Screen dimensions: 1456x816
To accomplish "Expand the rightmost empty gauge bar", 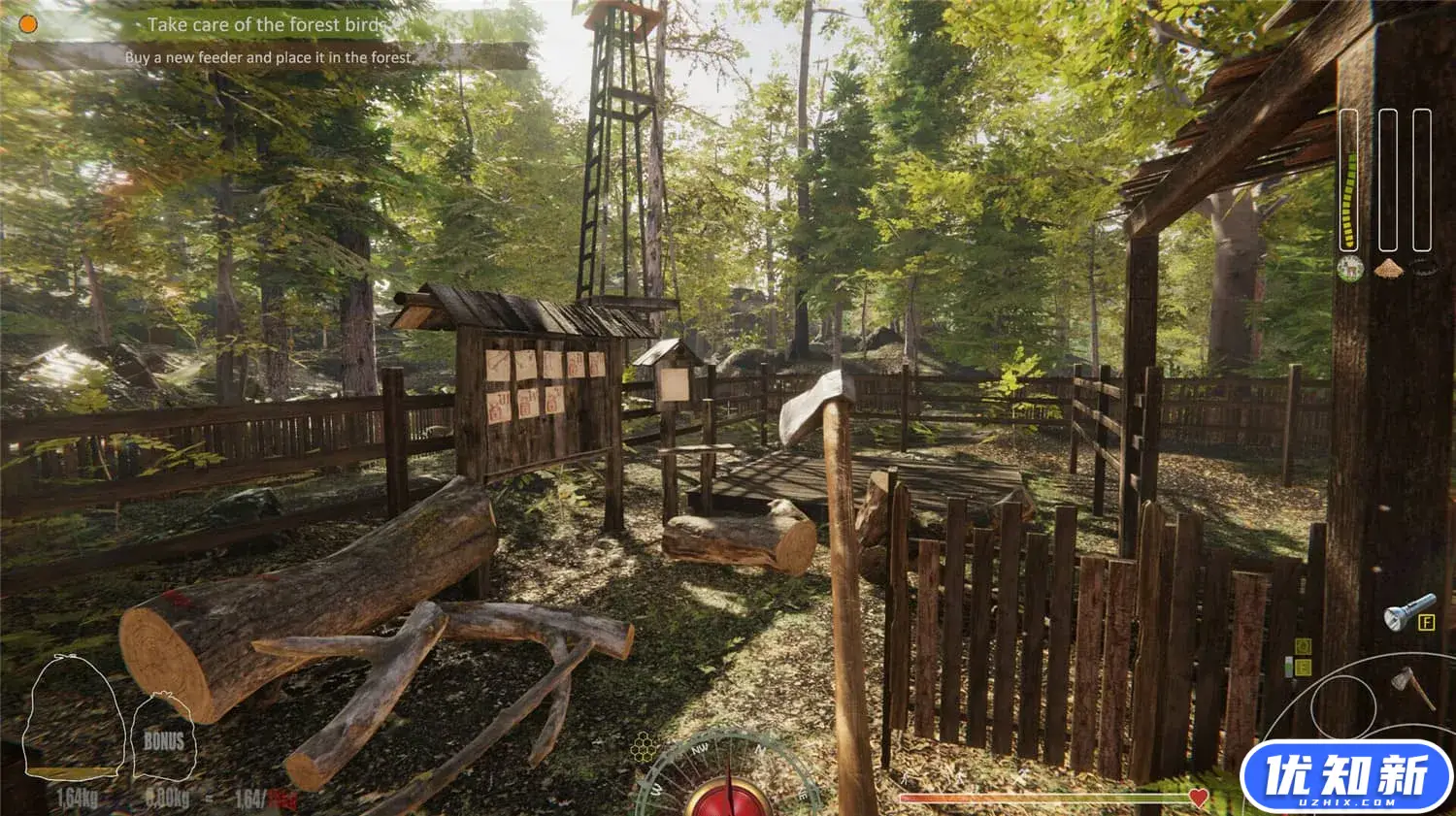I will click(x=1421, y=180).
